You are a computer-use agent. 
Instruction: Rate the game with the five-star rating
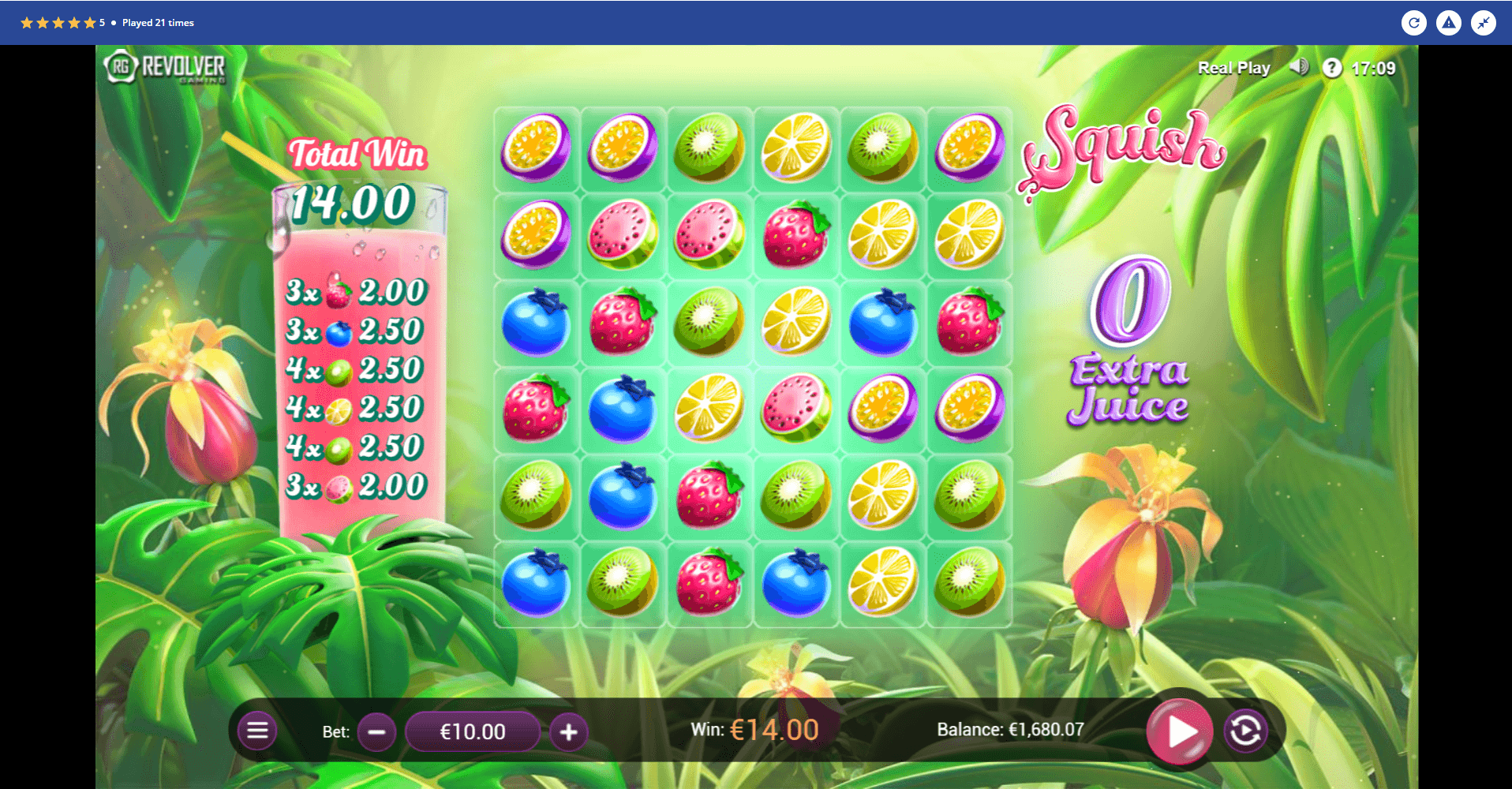58,23
